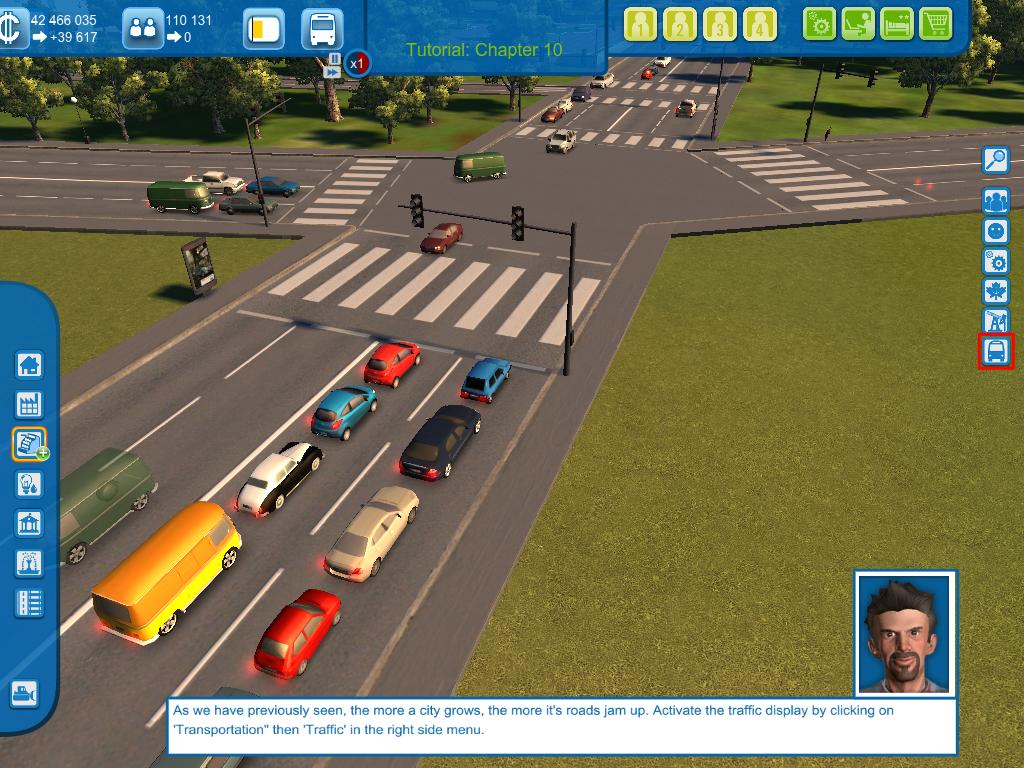1024x768 pixels.
Task: Open the lightbulb and water utilities menu
Action: coord(29,484)
